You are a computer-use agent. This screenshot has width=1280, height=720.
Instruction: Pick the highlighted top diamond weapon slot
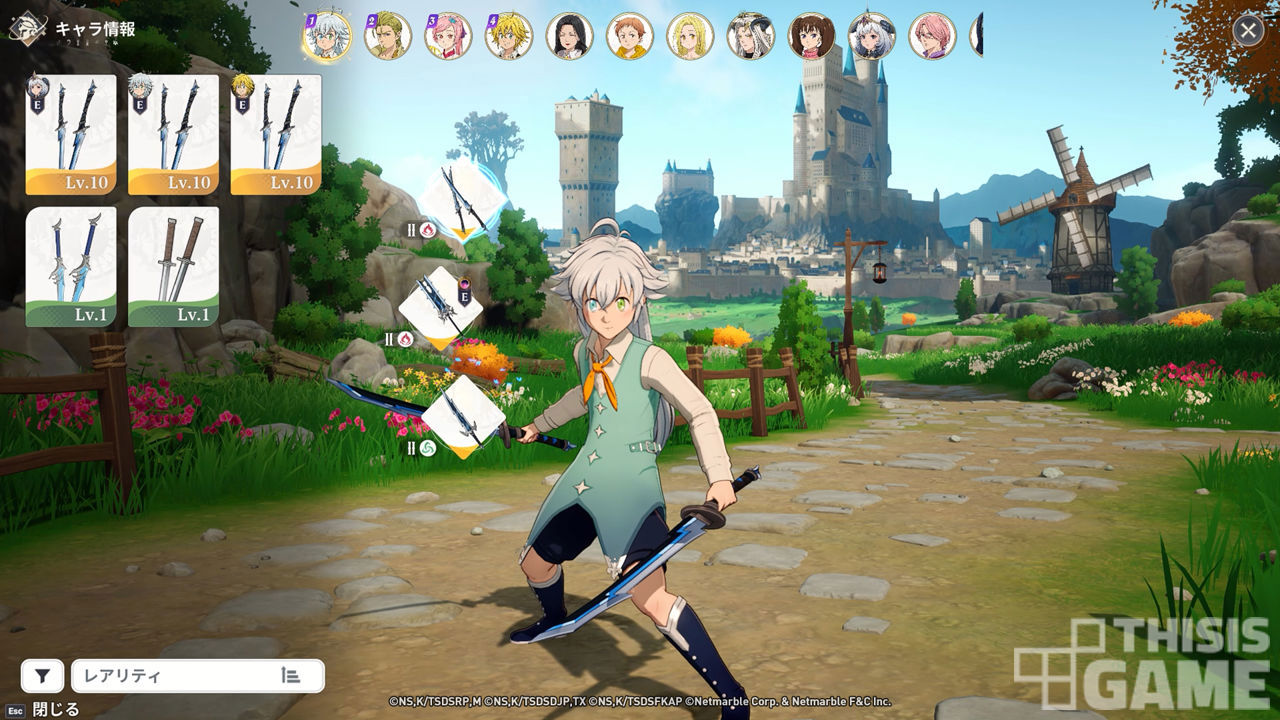(461, 200)
